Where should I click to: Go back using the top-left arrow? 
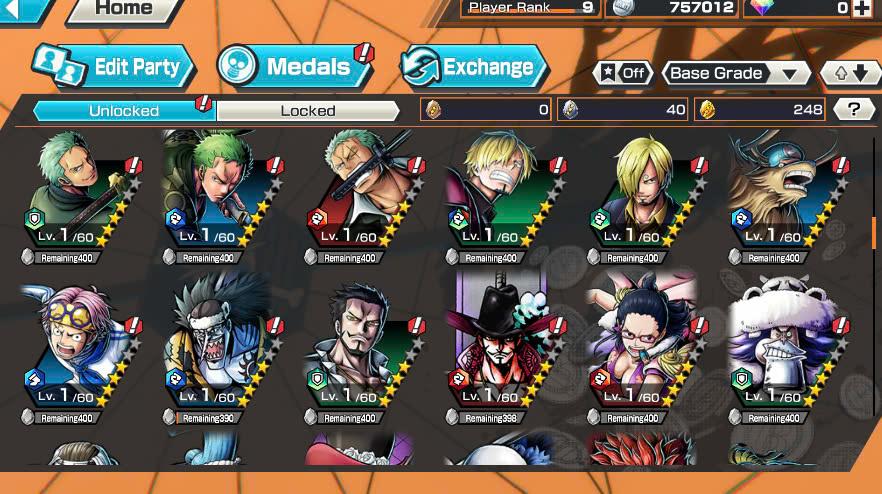point(24,9)
